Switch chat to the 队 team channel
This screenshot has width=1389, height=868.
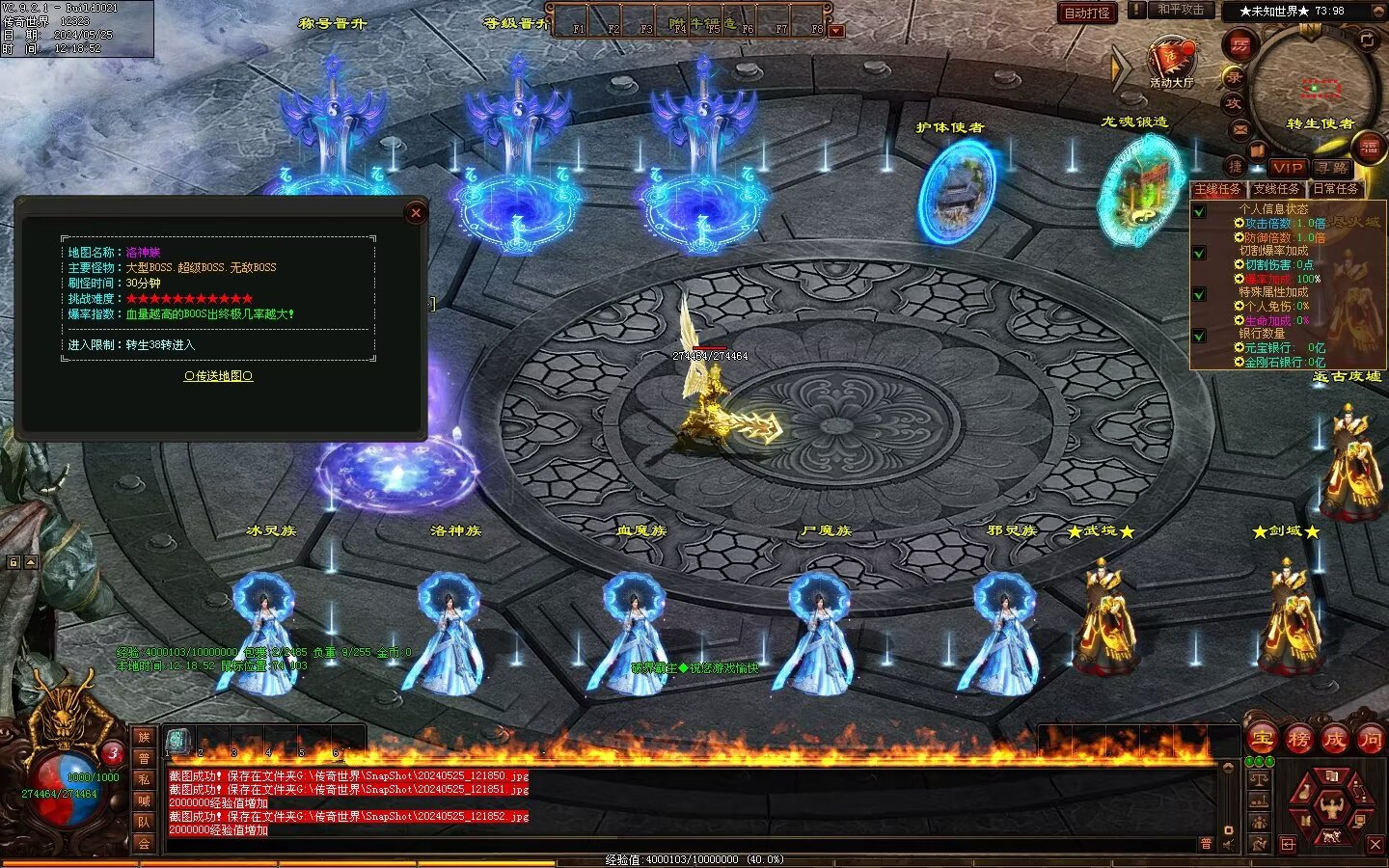click(x=144, y=822)
